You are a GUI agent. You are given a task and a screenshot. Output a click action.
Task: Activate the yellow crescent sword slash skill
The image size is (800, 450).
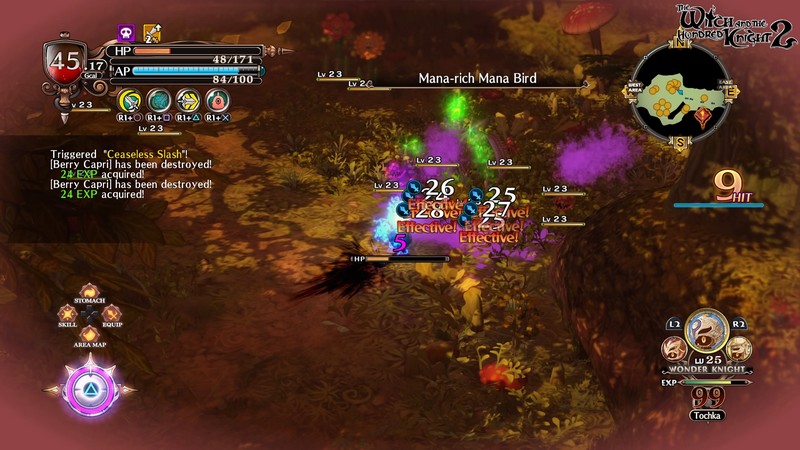pos(128,100)
